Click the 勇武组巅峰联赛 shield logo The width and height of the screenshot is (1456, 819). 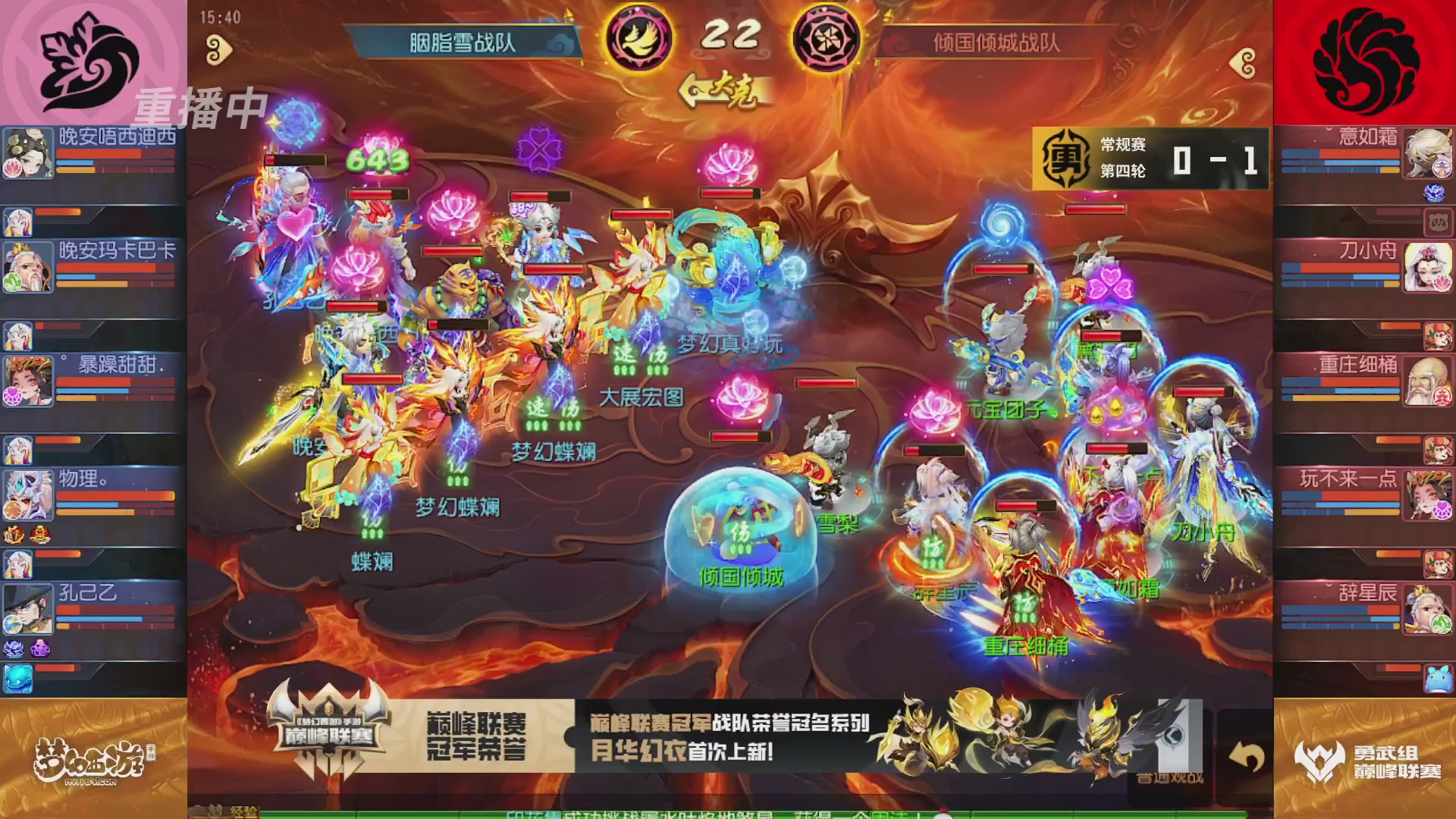[x=1317, y=759]
